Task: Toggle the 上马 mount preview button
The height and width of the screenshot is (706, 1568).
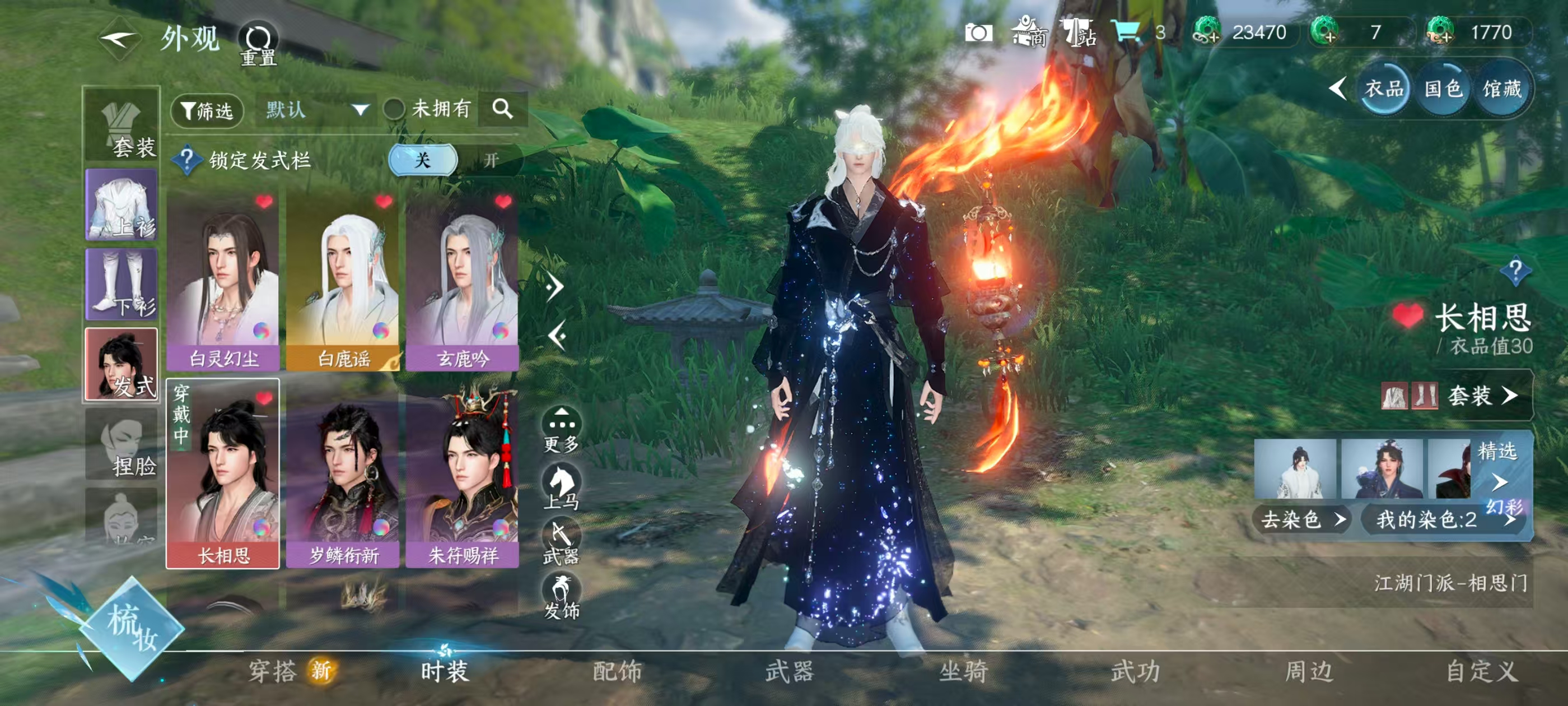Action: [x=561, y=486]
